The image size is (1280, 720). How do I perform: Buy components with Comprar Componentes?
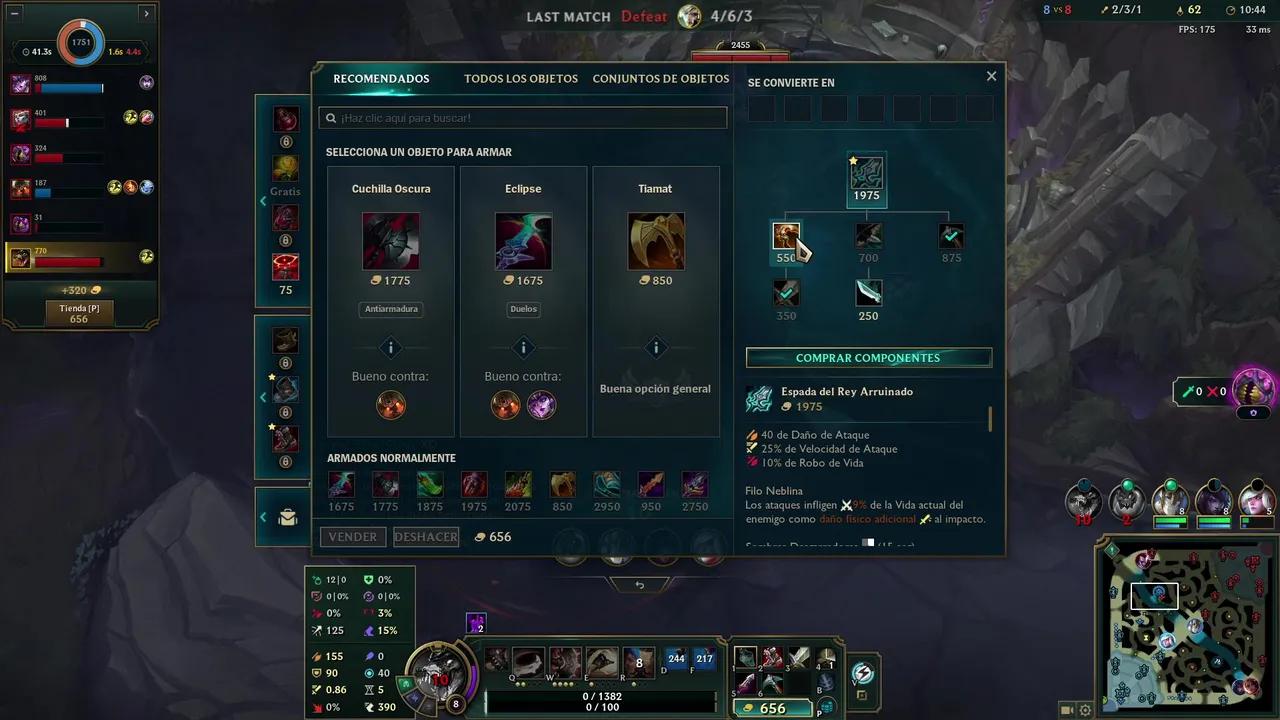(868, 358)
